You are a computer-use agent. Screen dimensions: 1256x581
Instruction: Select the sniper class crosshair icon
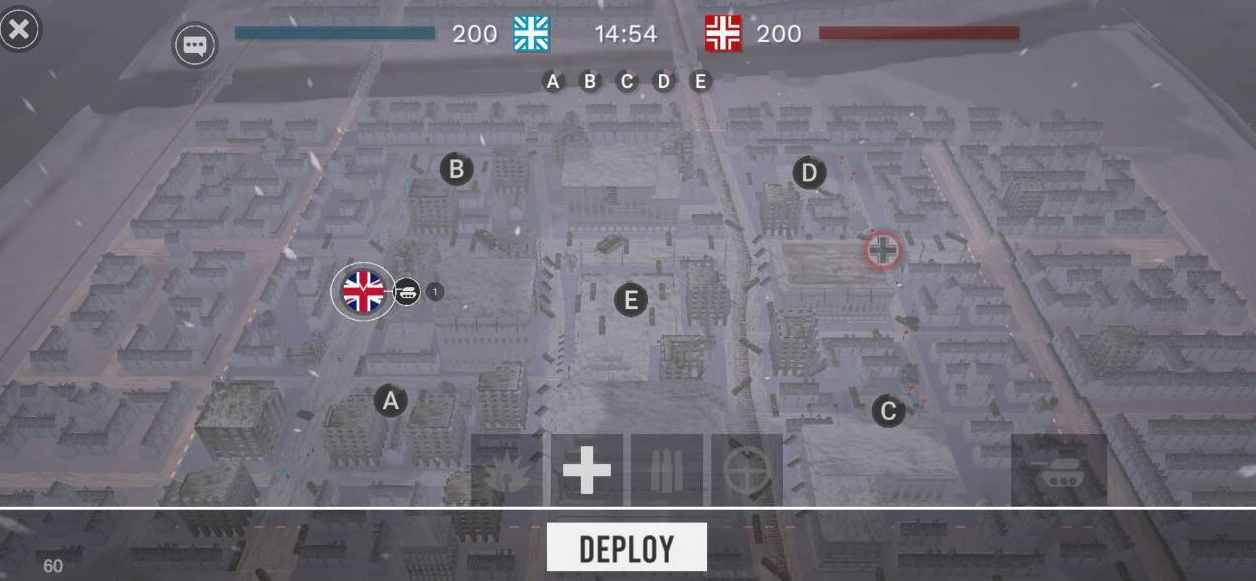click(x=747, y=470)
